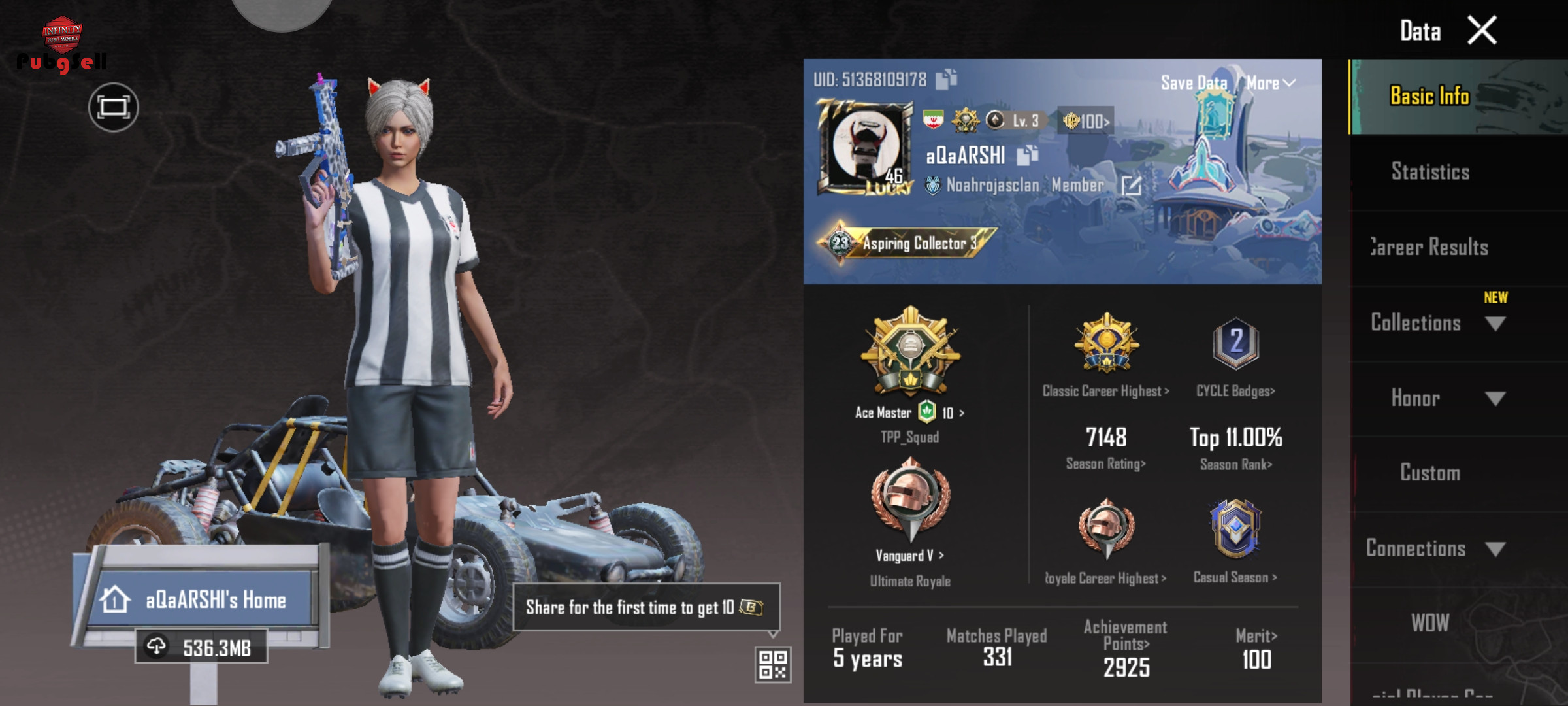Click the Save Data button
Screen dimensions: 1568x706
click(1194, 83)
